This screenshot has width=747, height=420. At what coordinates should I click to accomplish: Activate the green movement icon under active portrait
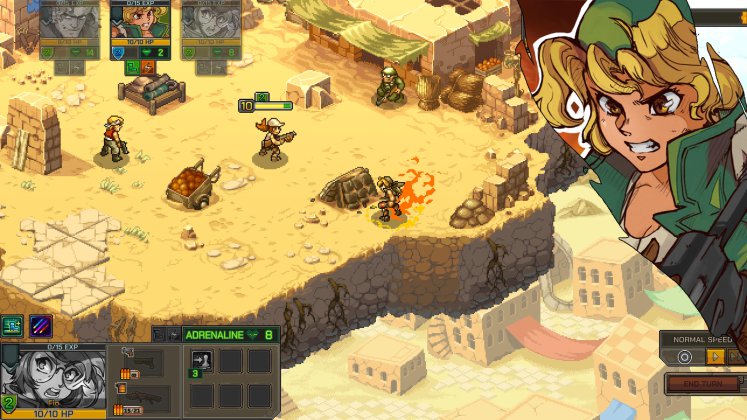click(131, 68)
